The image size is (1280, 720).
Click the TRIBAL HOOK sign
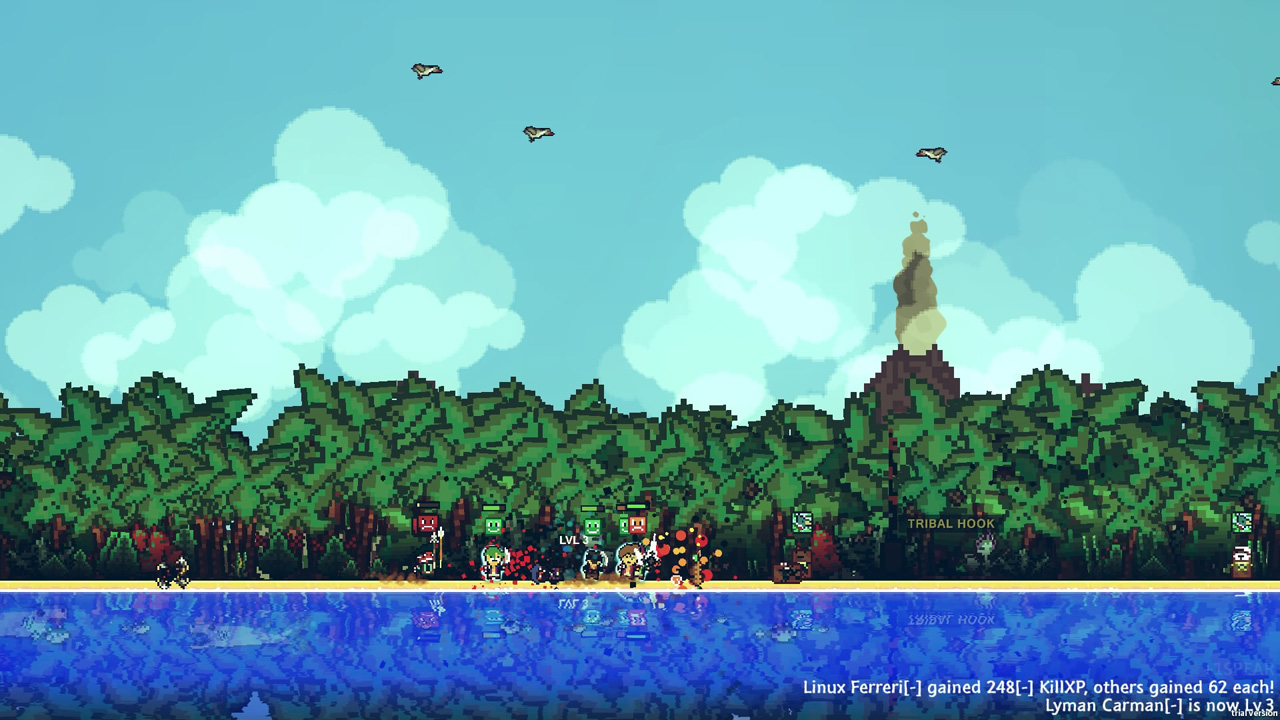click(950, 523)
